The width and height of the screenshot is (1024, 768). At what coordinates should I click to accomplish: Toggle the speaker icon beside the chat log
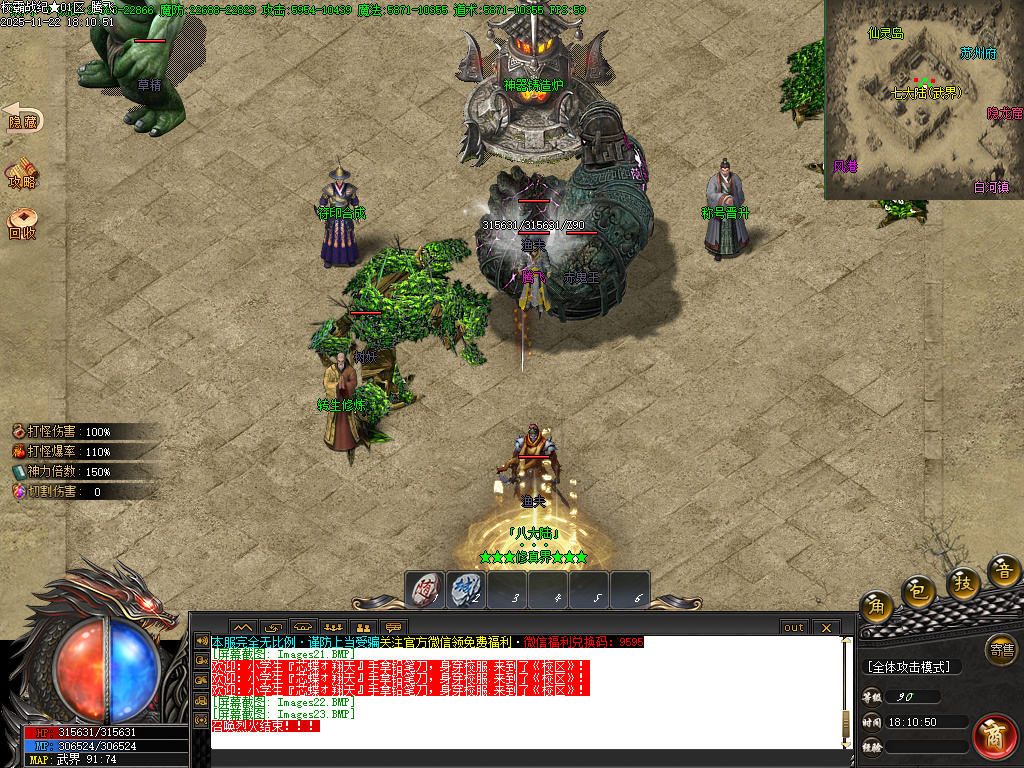coord(201,641)
